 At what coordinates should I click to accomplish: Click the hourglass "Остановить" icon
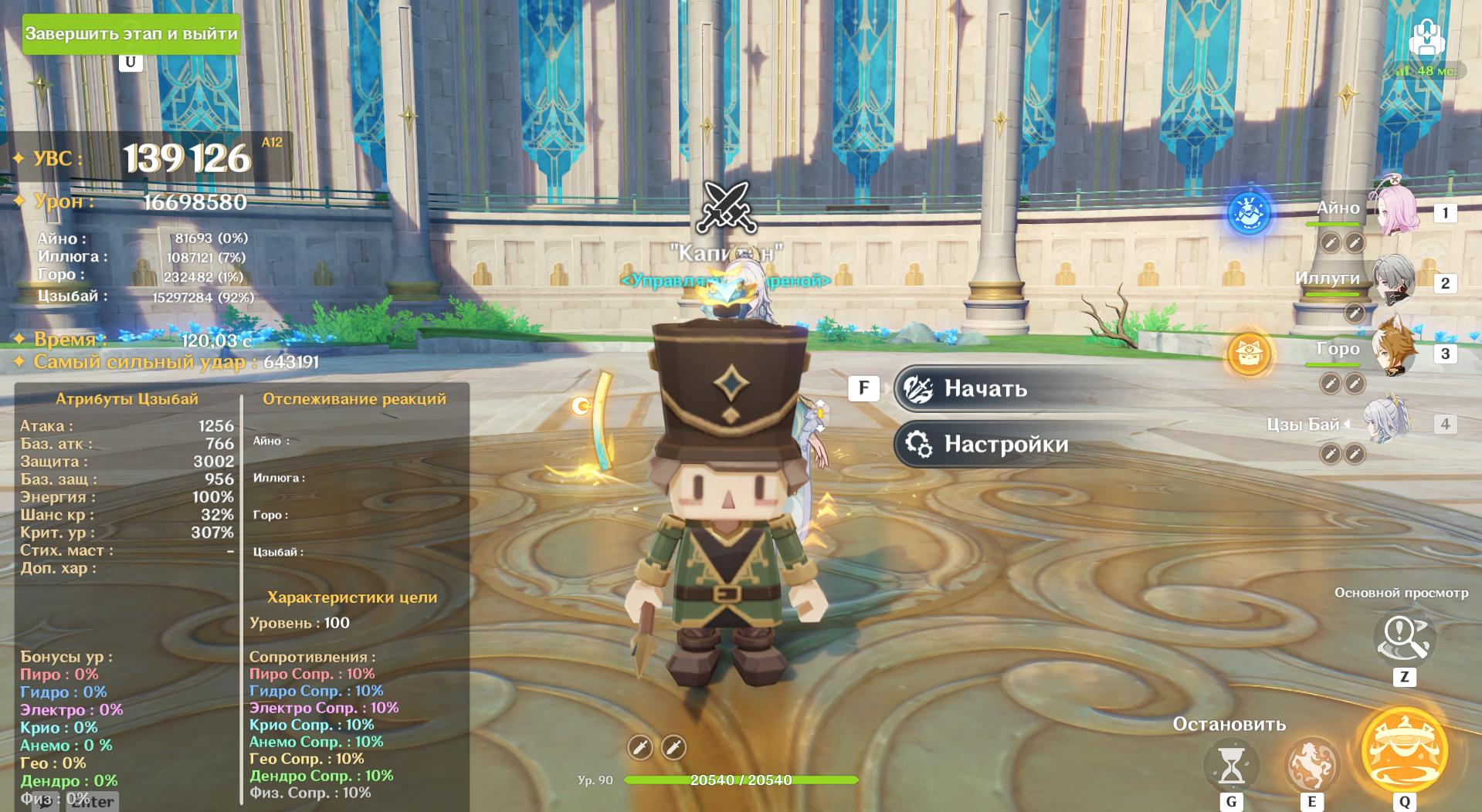coord(1231,764)
